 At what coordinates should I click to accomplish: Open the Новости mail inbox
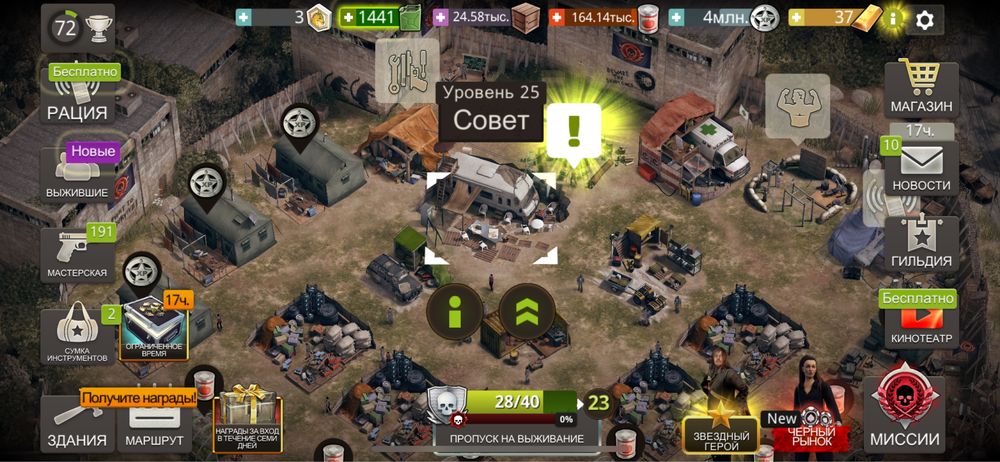pyautogui.click(x=921, y=169)
